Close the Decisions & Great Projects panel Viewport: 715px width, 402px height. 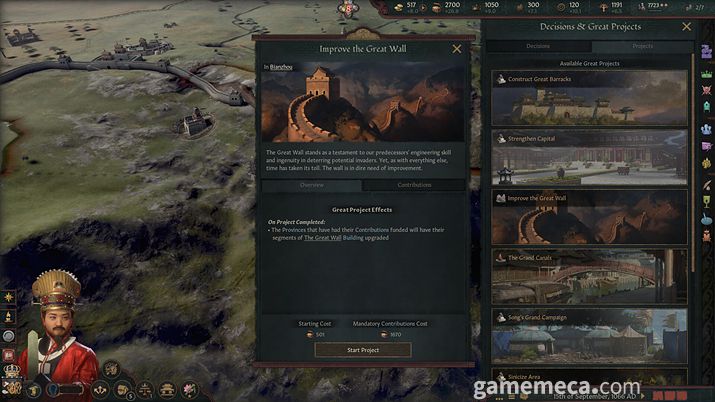pos(686,27)
